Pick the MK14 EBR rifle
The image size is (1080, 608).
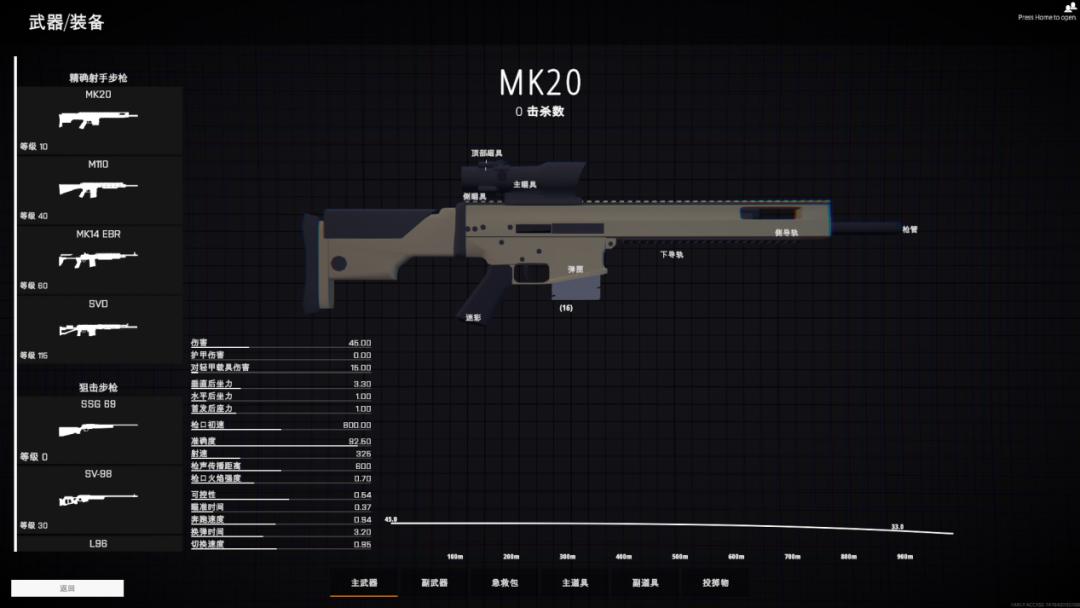[x=98, y=258]
